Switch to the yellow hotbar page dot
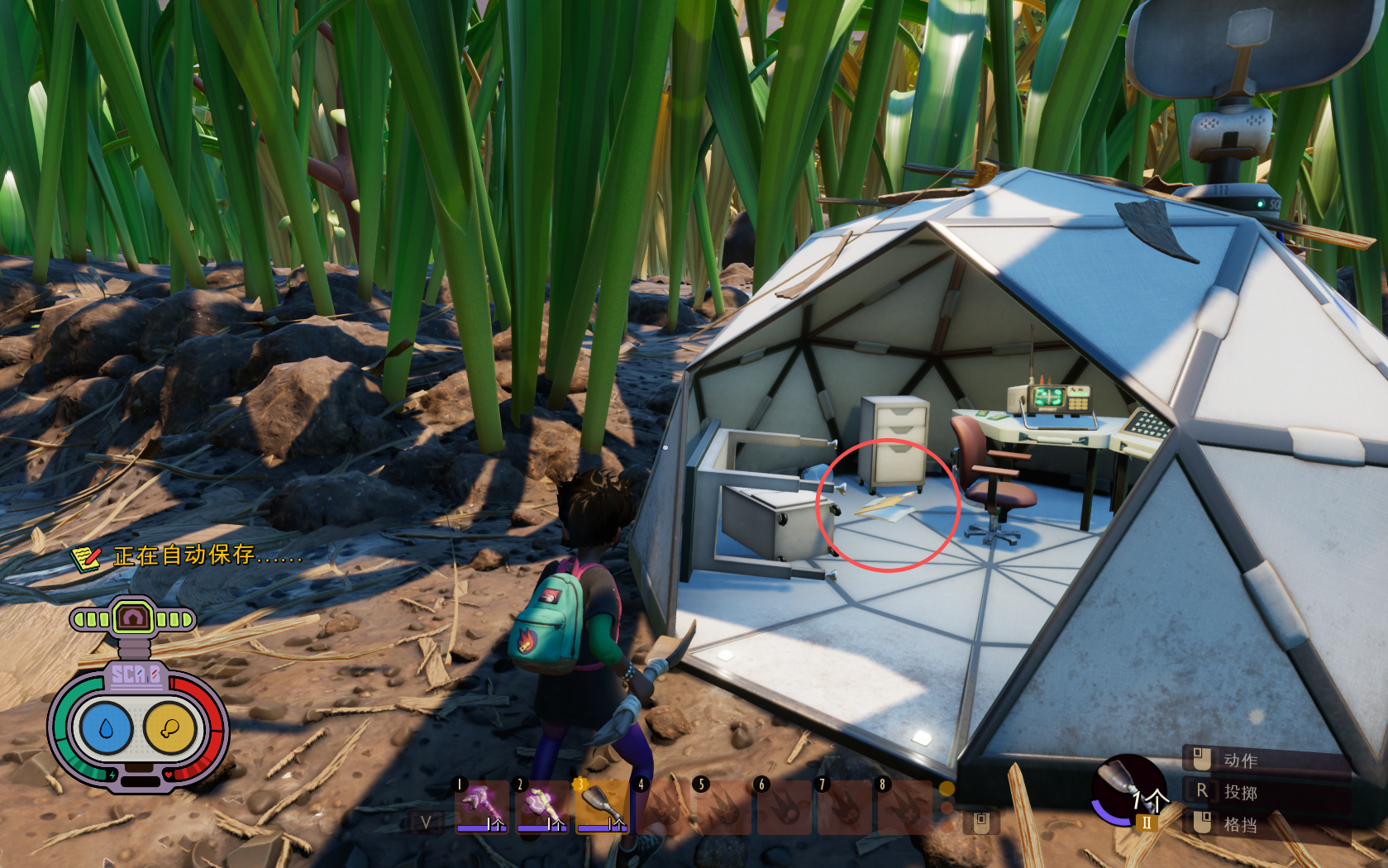Viewport: 1388px width, 868px height. (947, 789)
